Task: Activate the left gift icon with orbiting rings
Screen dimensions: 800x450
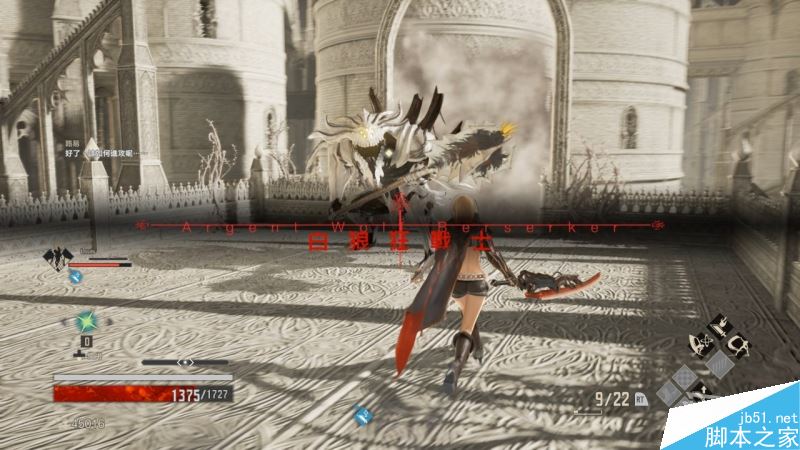Action: (701, 346)
